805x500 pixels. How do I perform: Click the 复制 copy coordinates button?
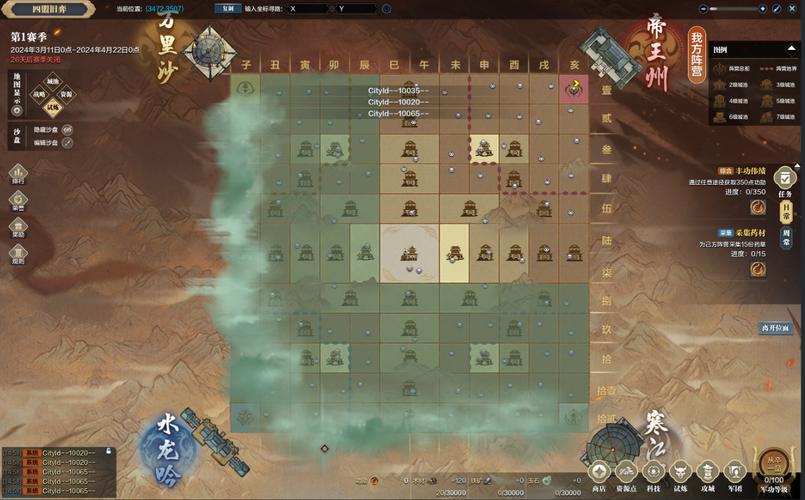click(227, 8)
